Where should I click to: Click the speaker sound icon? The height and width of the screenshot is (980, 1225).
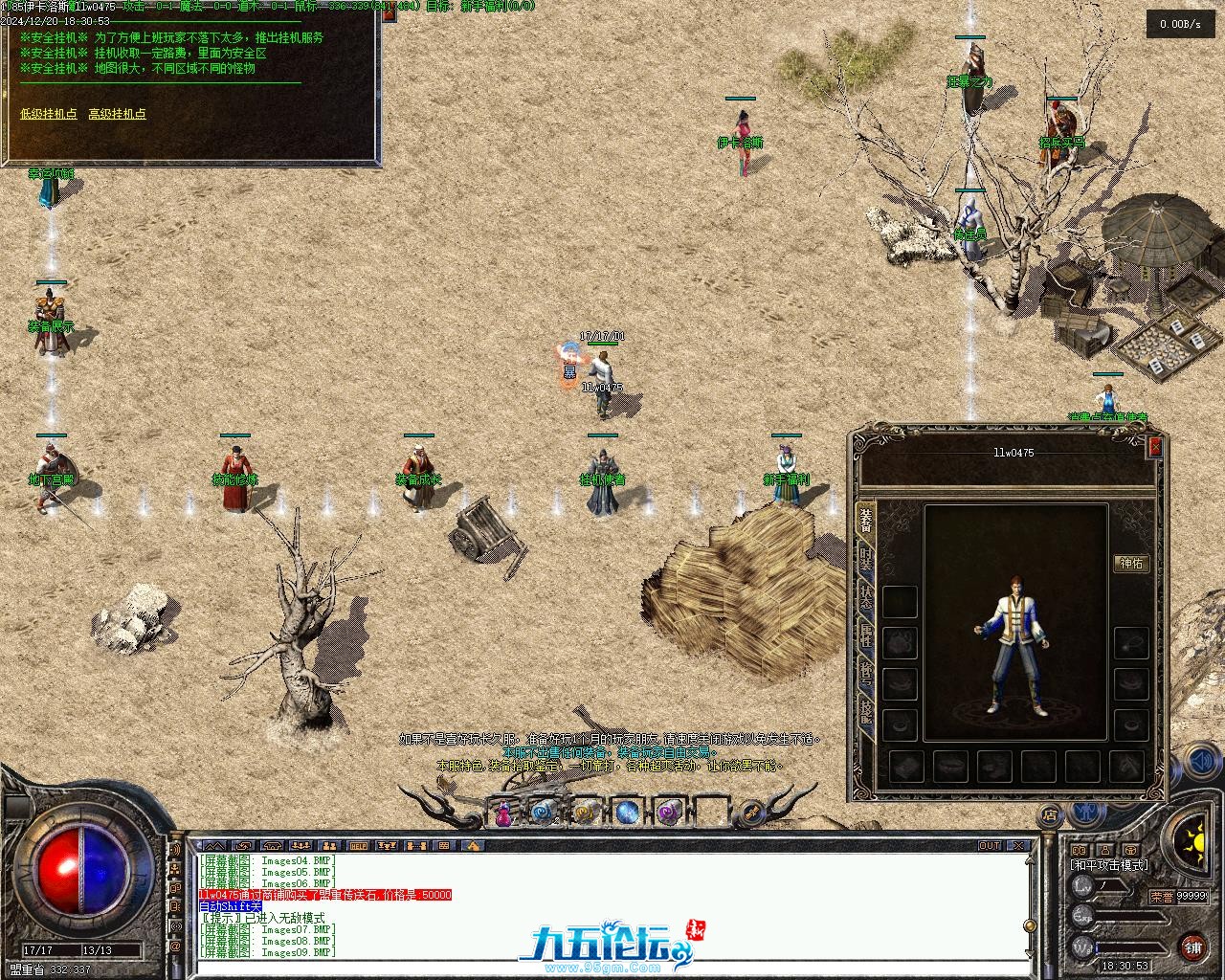coord(1202,762)
